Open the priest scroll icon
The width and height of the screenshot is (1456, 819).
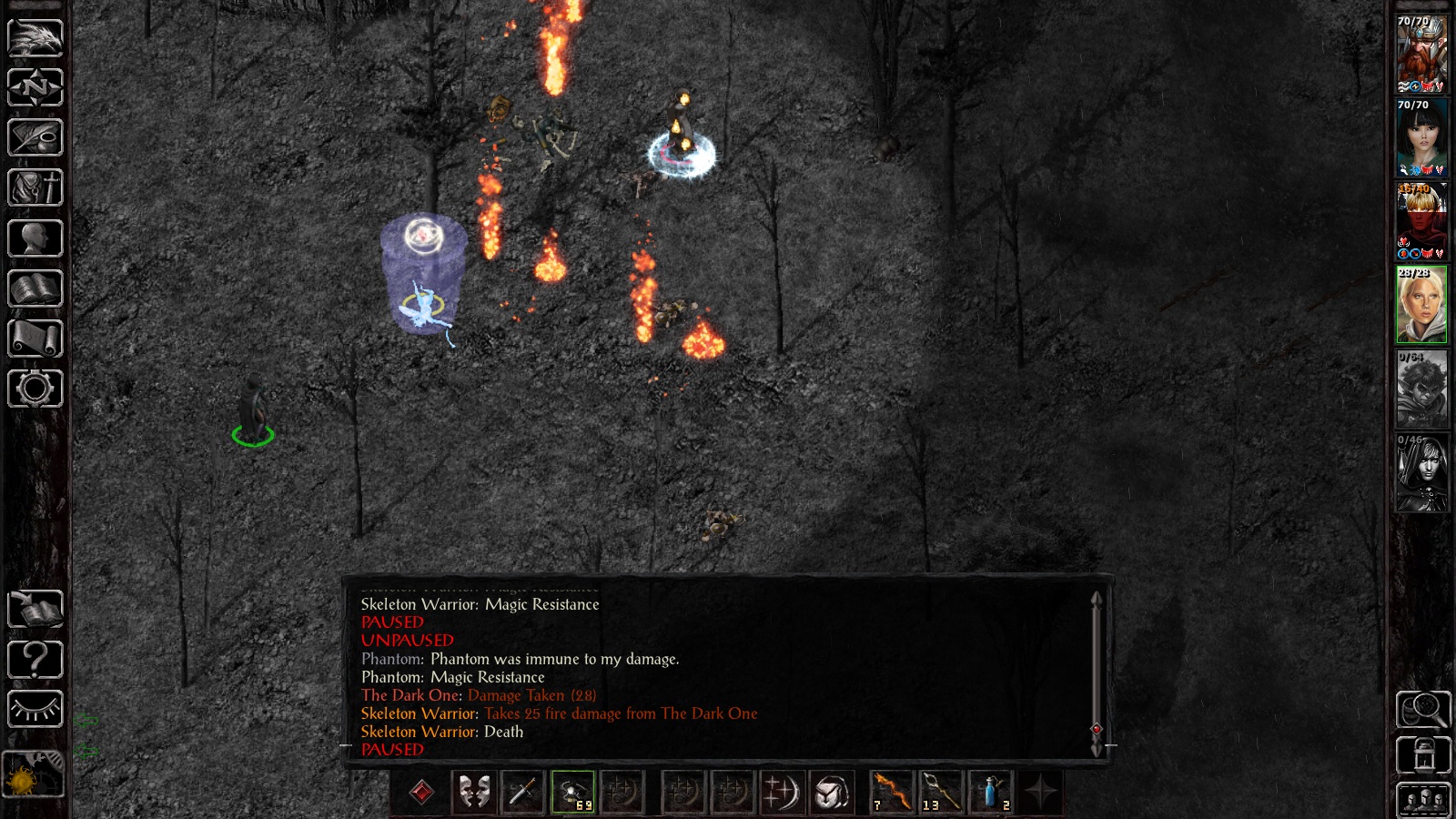tap(35, 339)
